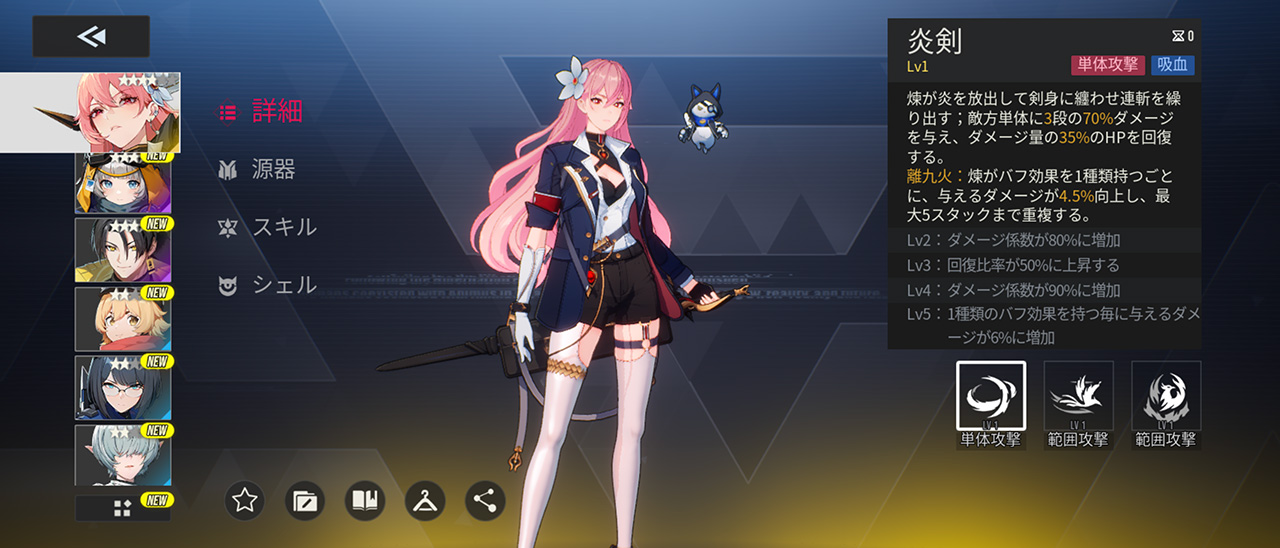Select the 単体攻撃 swirl slash skill
Screen dimensions: 1280x548
coord(990,397)
